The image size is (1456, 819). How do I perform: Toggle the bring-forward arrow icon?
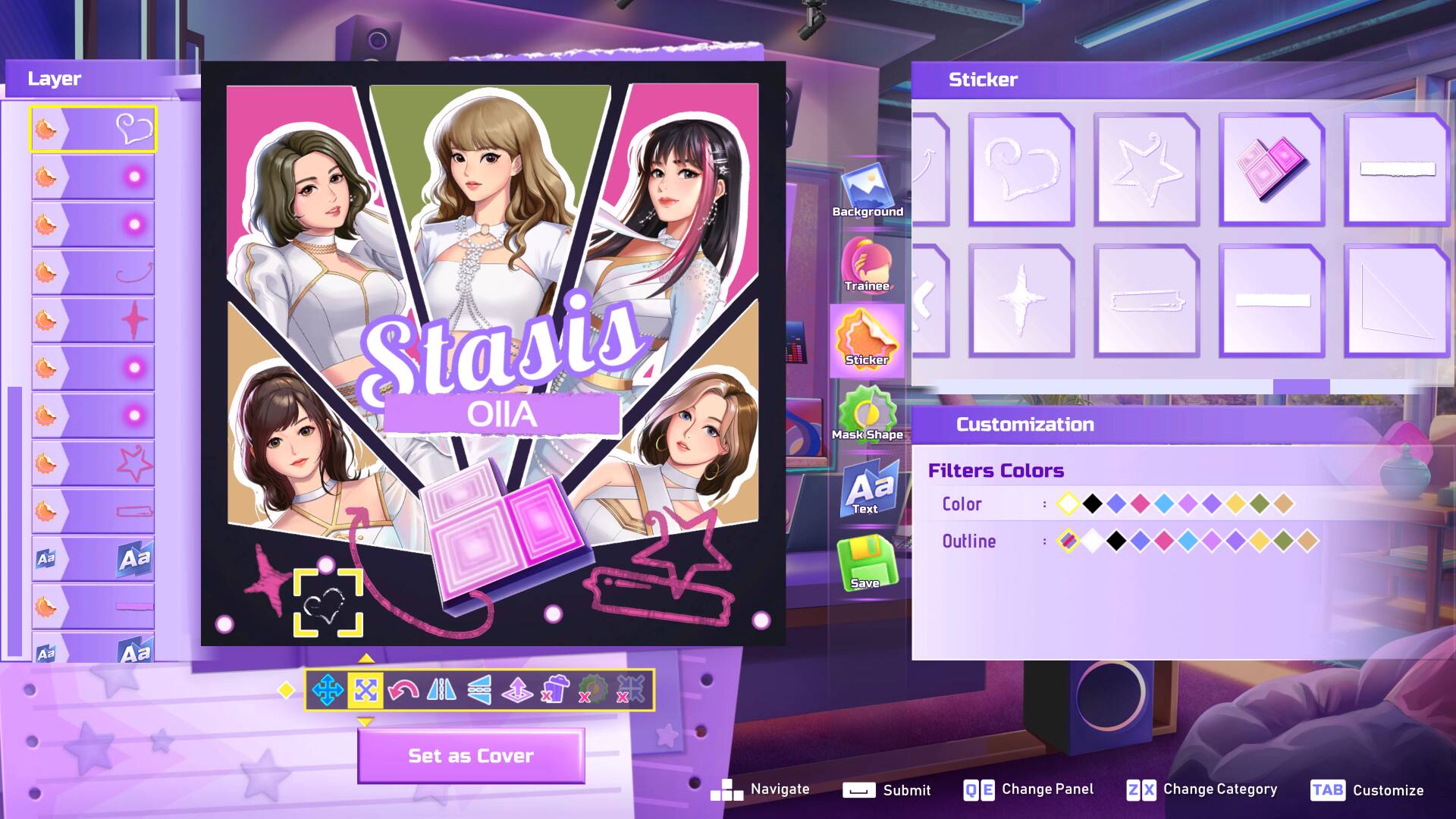(519, 691)
